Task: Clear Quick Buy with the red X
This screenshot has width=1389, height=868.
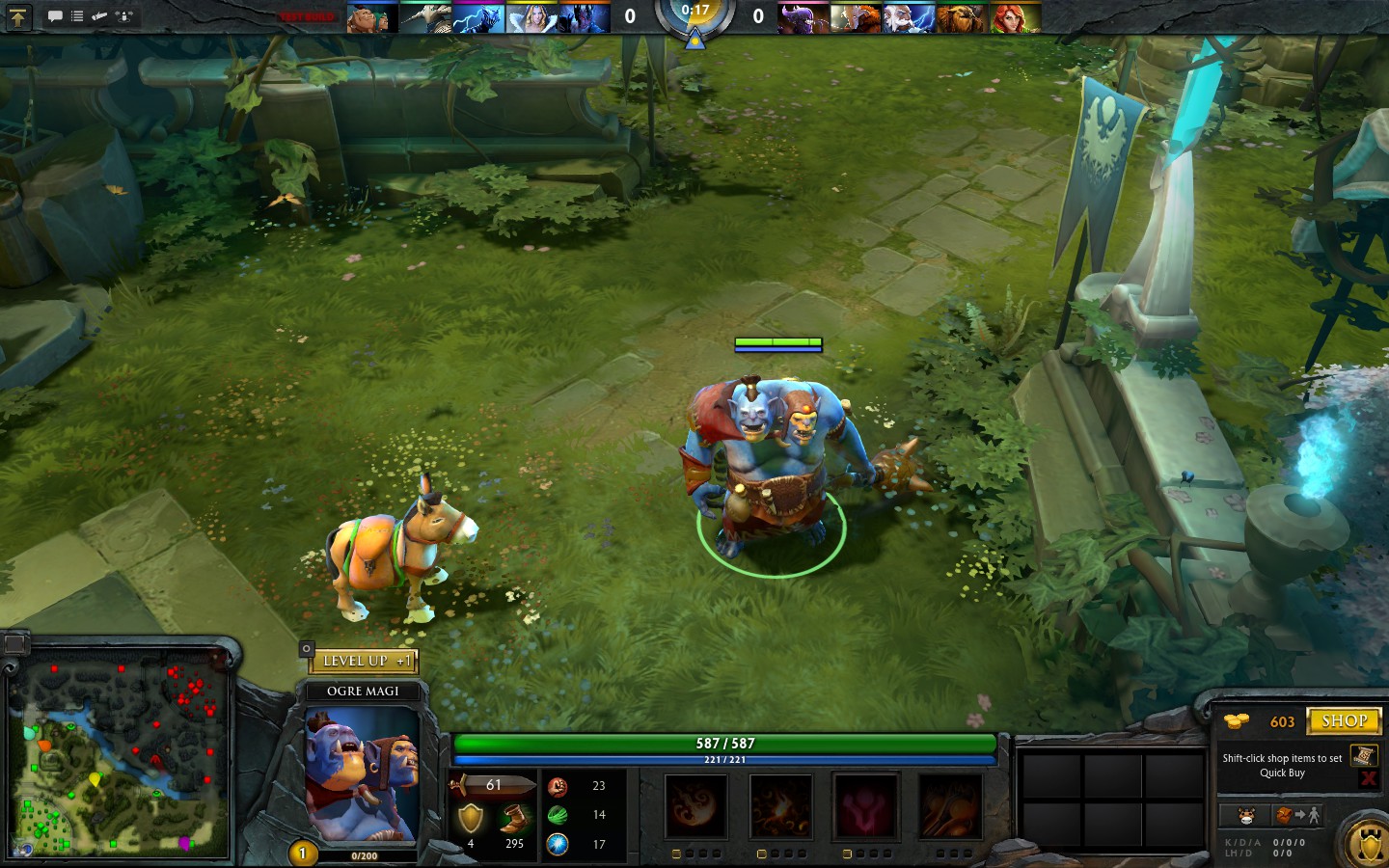Action: click(1369, 777)
